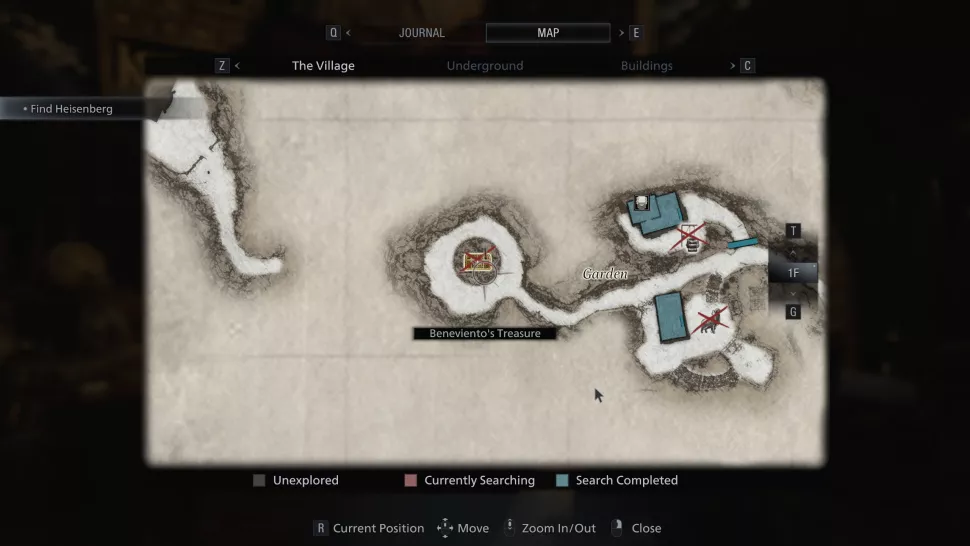The width and height of the screenshot is (970, 546).
Task: Select the crossed-out animal marker on the map
Action: click(x=708, y=321)
